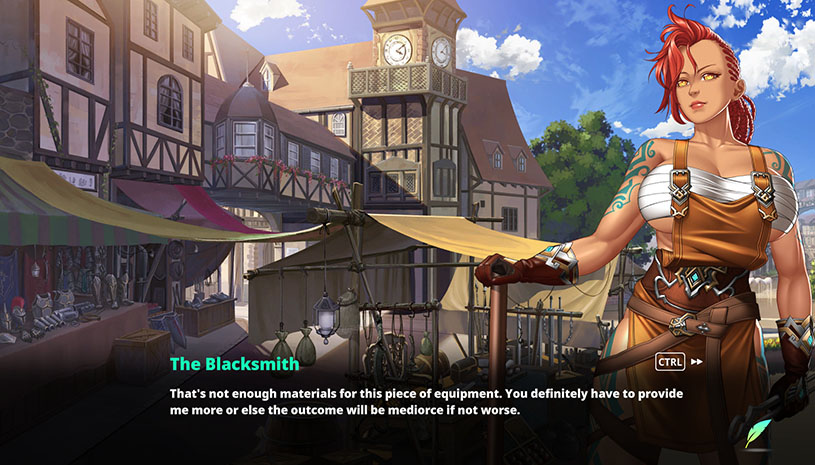Click the fast-forward skip arrows
Viewport: 815px width, 465px height.
(x=697, y=362)
